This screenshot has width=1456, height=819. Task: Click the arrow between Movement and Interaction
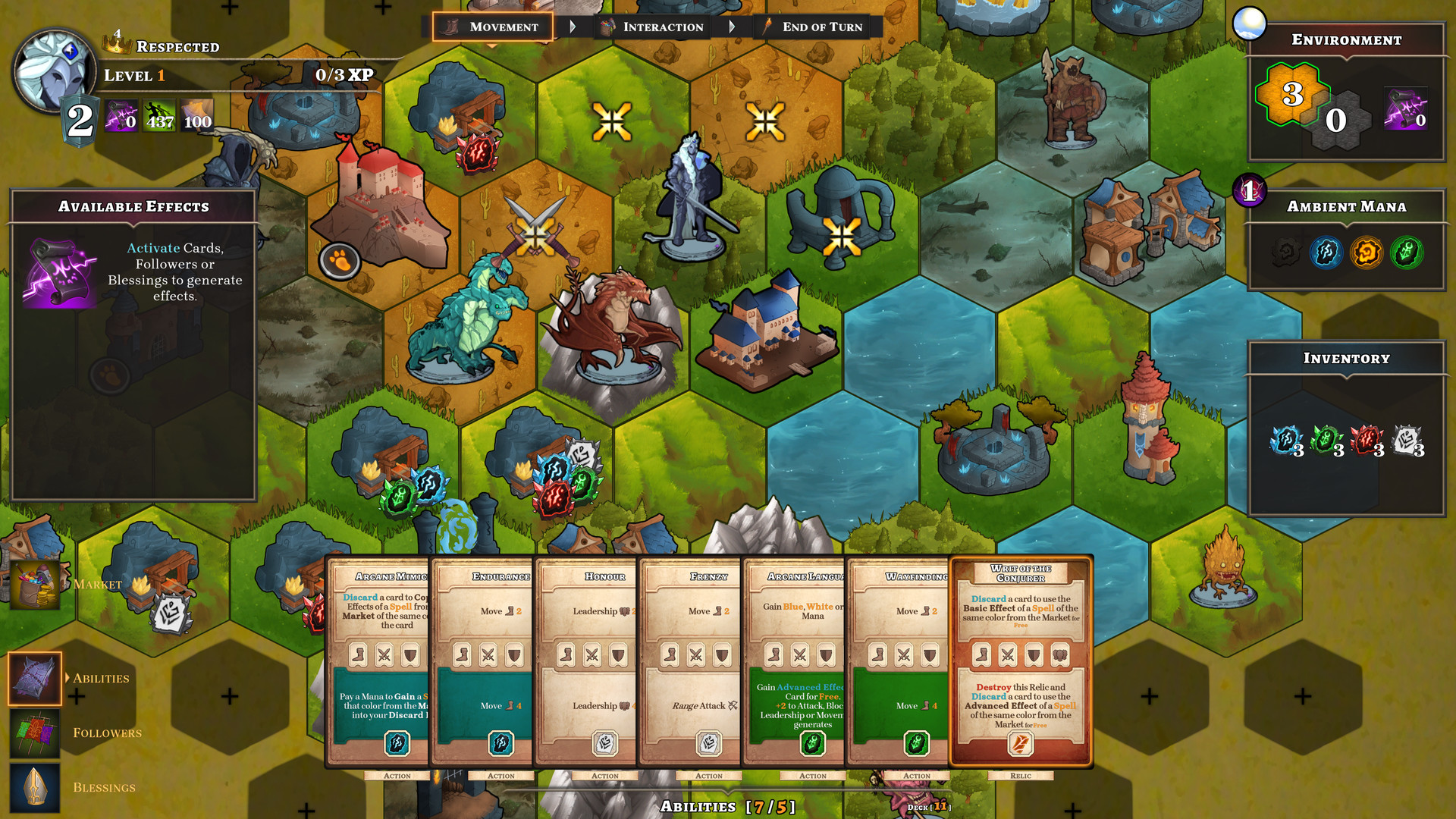click(x=573, y=27)
